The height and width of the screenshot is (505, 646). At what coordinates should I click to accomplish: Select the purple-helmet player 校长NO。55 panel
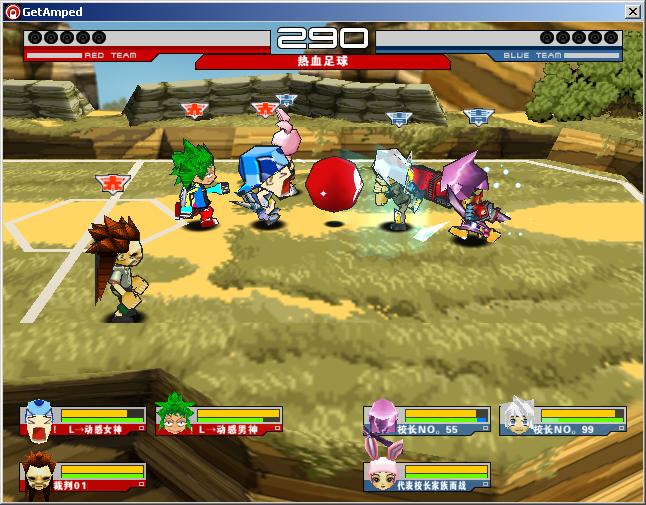tap(427, 420)
